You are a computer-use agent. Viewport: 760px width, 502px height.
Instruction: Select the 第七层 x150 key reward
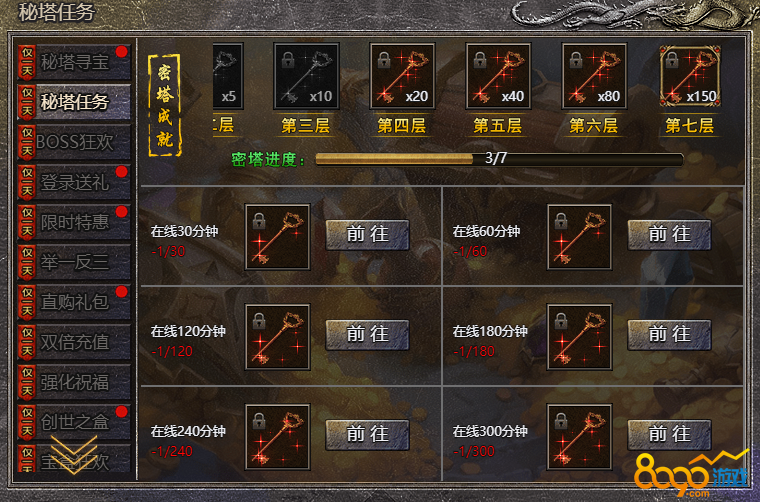point(690,77)
